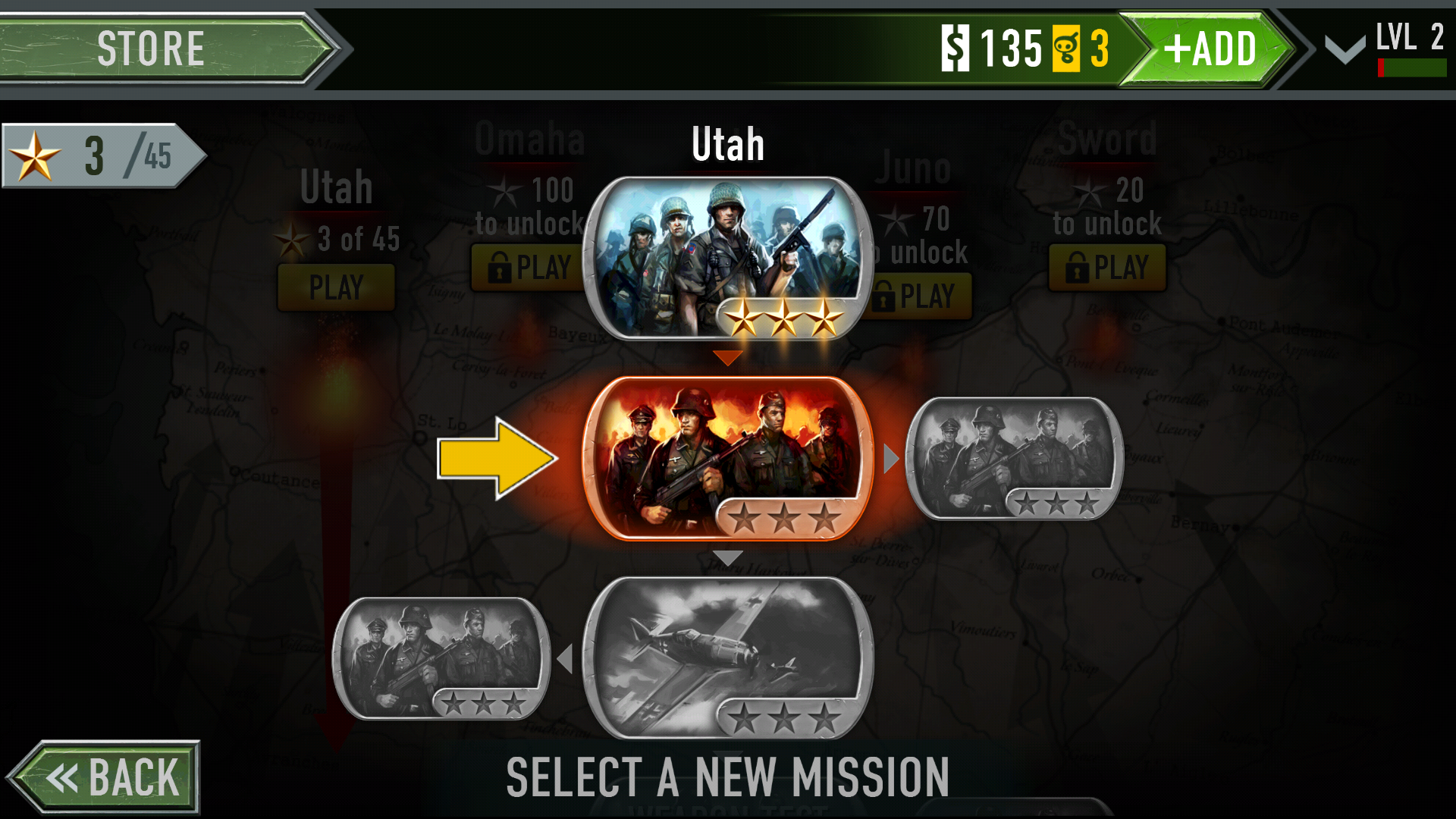Tap the +ADD currency button

click(1209, 49)
